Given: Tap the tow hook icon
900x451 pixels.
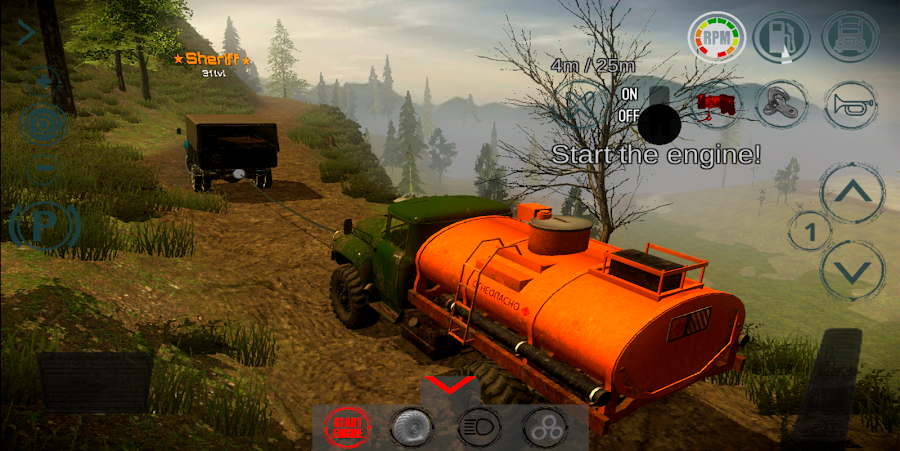Looking at the screenshot, I should 783,103.
